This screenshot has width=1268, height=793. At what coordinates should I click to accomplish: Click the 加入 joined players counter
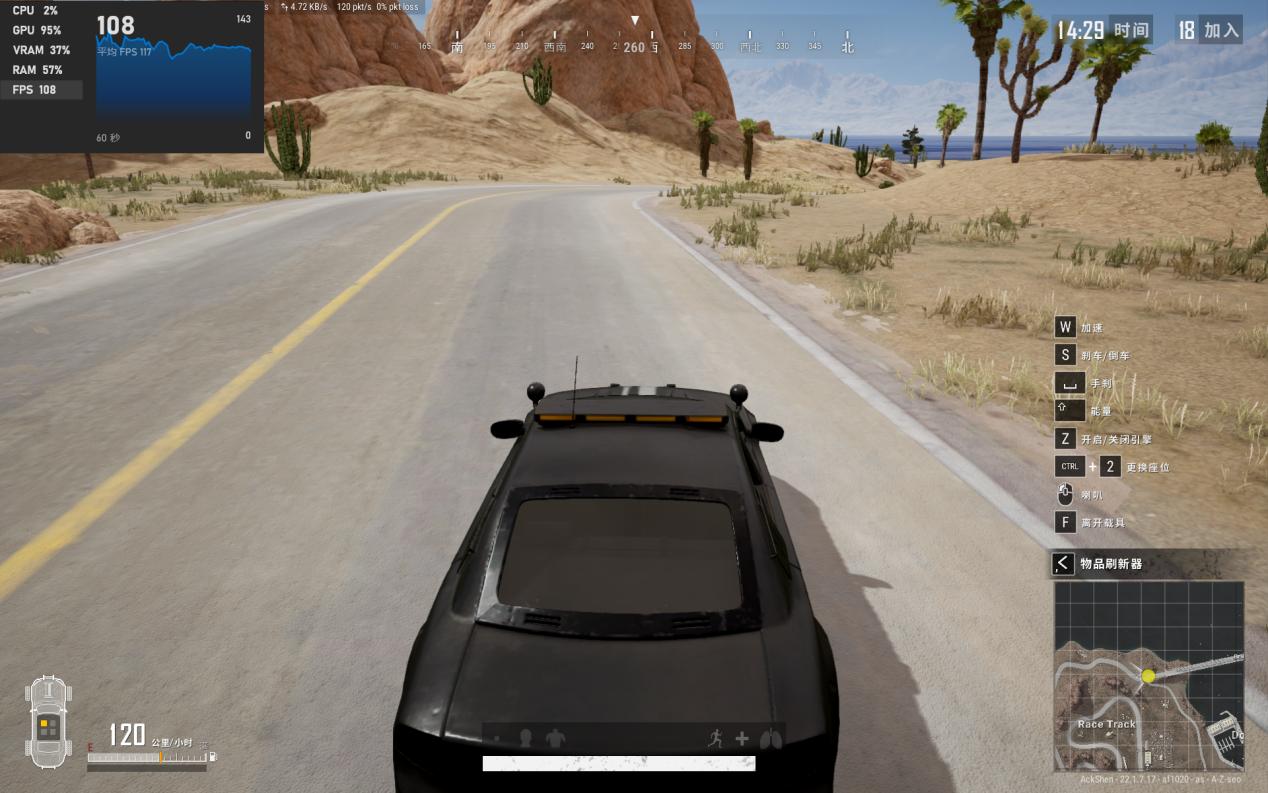click(1208, 30)
